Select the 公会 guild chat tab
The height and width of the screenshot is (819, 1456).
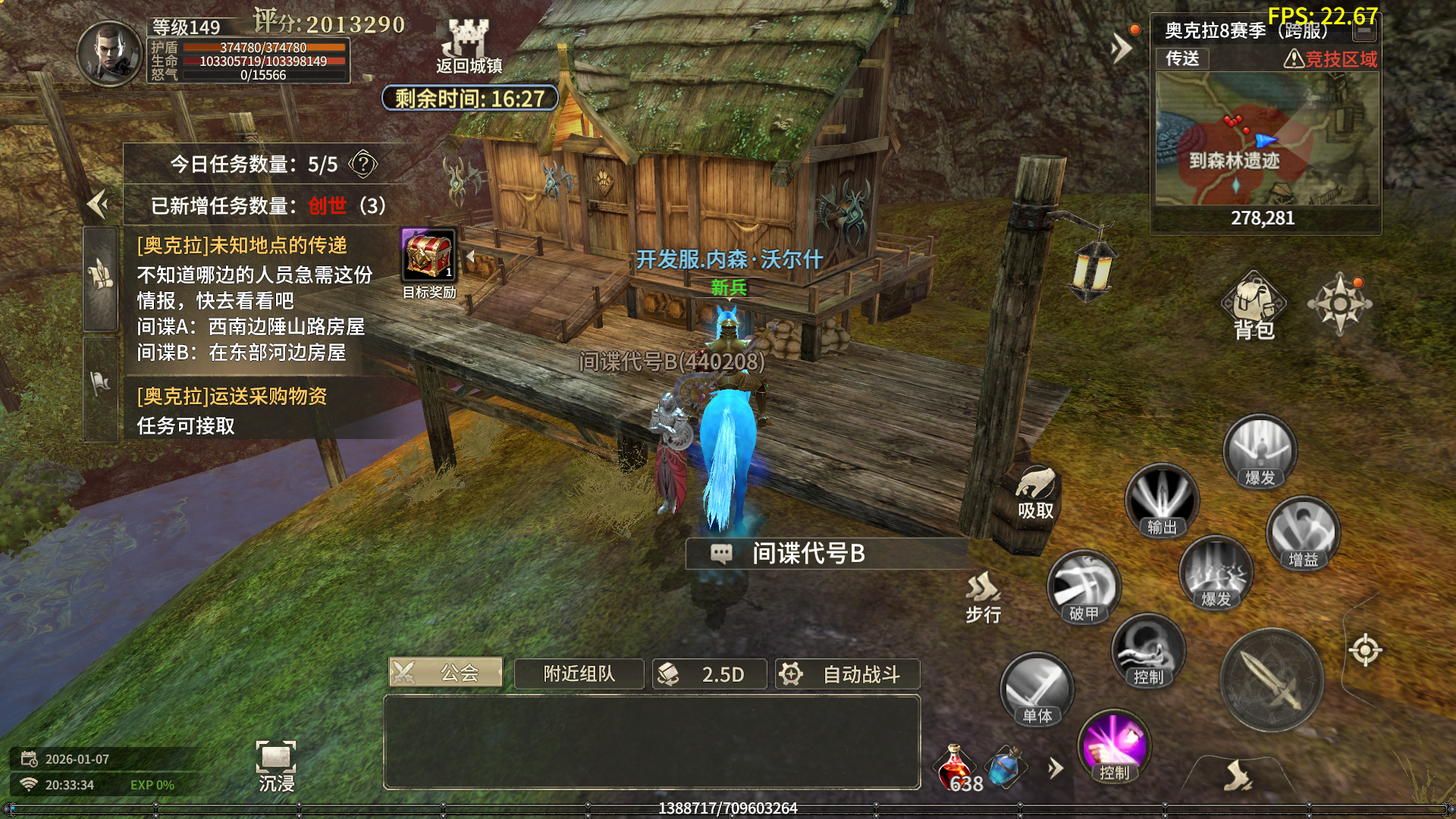pos(446,673)
